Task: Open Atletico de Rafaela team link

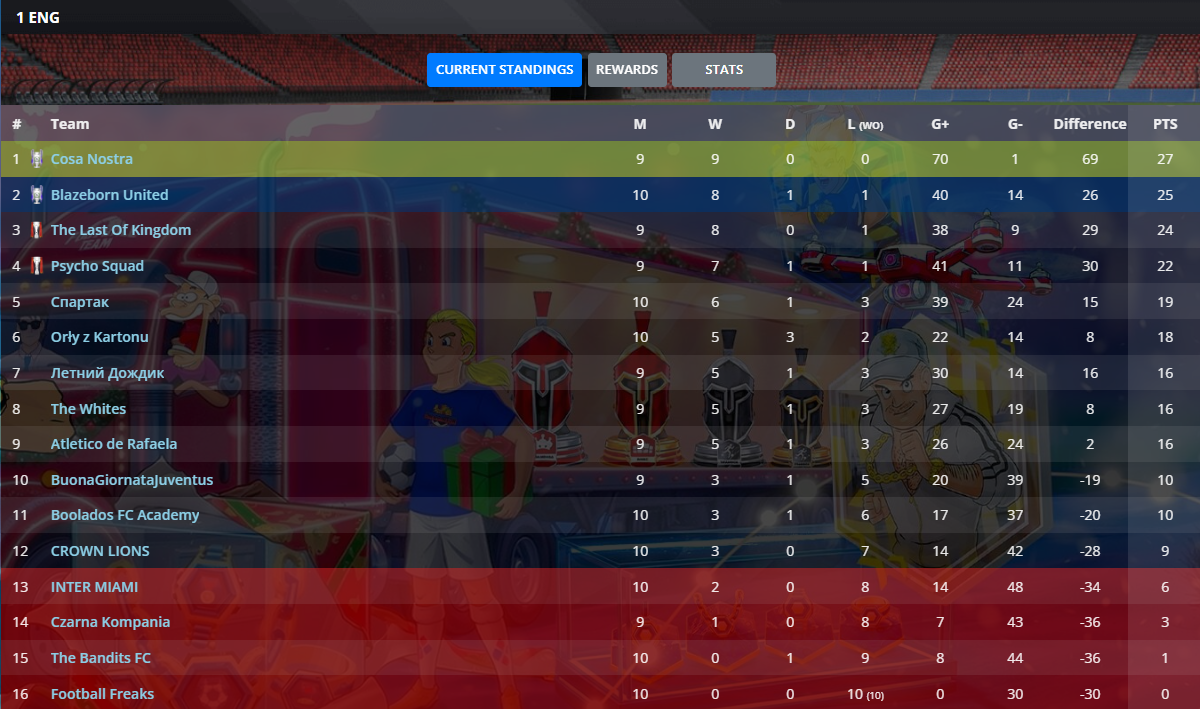Action: (x=114, y=444)
